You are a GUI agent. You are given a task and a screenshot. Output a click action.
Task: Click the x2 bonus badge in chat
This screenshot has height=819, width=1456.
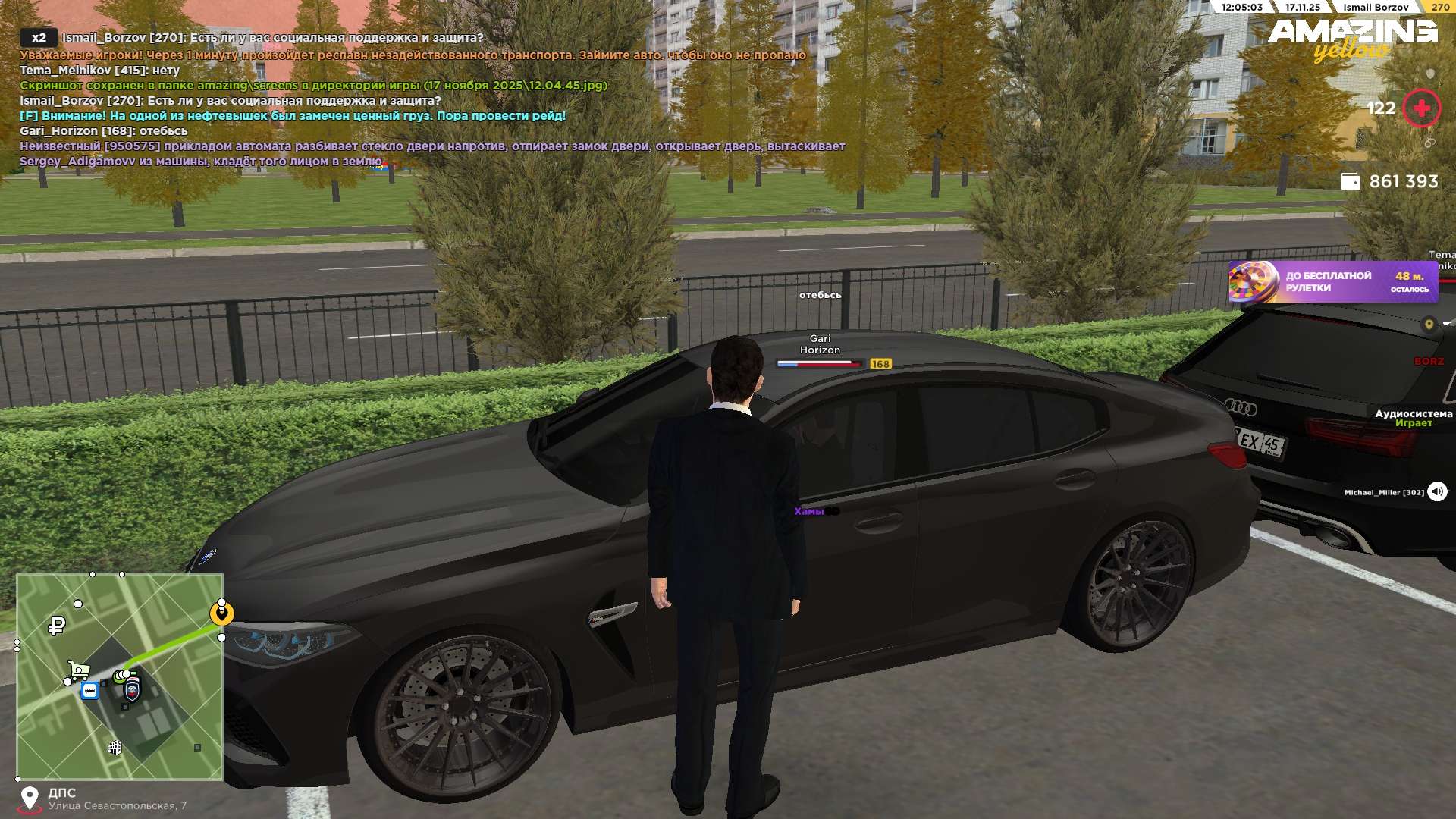39,37
